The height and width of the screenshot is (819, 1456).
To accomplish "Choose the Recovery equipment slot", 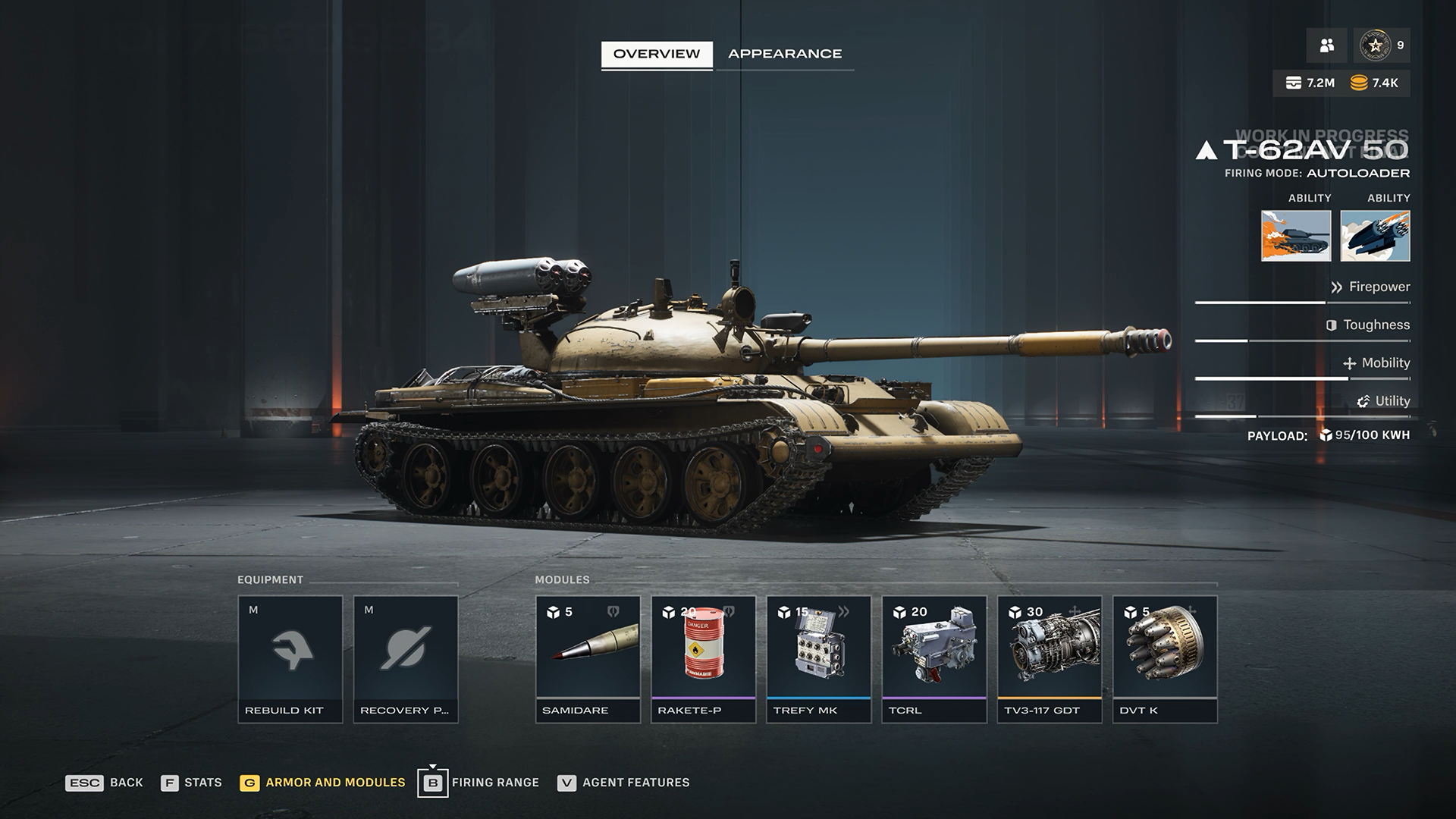I will tap(406, 658).
